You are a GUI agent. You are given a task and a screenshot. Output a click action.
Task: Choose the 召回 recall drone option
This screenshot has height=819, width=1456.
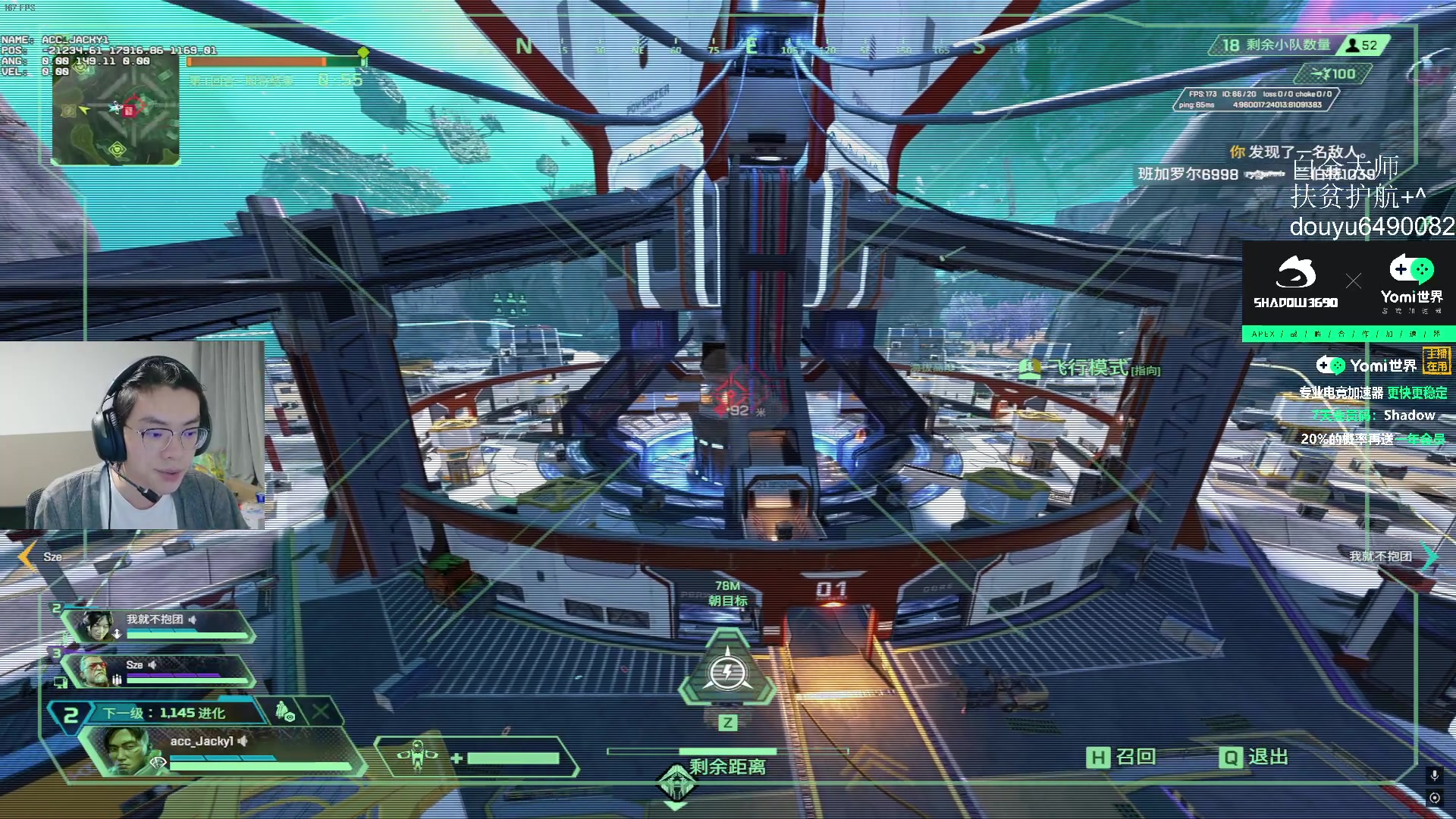coord(1122,757)
